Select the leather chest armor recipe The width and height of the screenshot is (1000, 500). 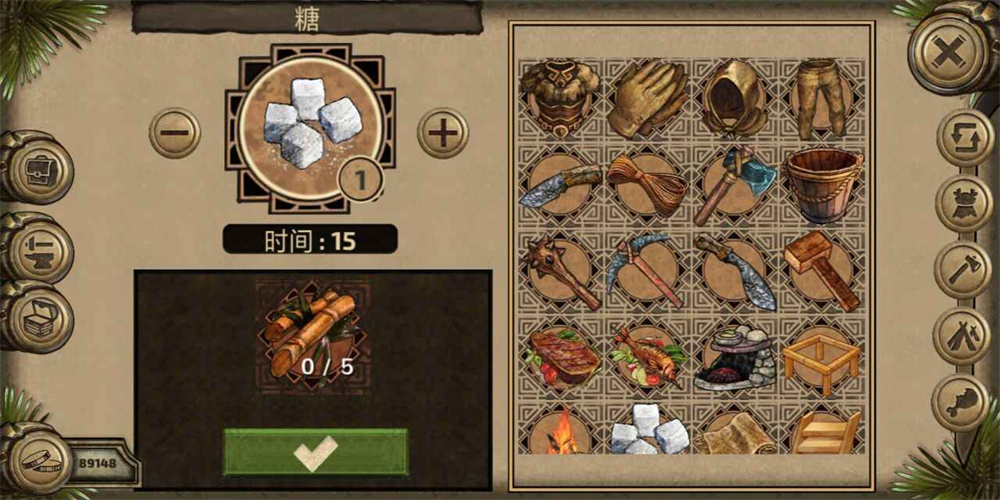pyautogui.click(x=559, y=98)
